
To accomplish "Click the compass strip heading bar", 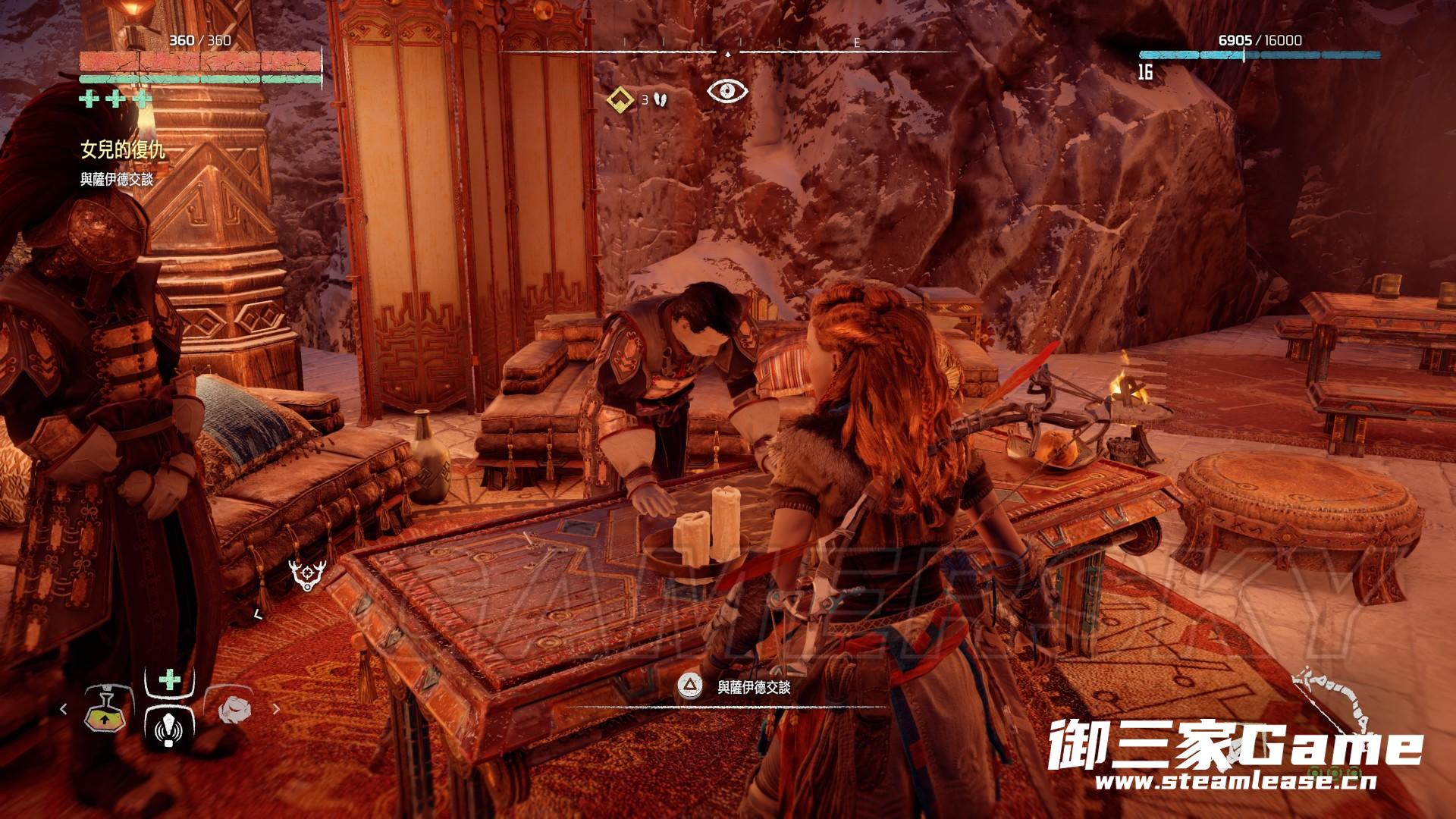I will (x=728, y=52).
